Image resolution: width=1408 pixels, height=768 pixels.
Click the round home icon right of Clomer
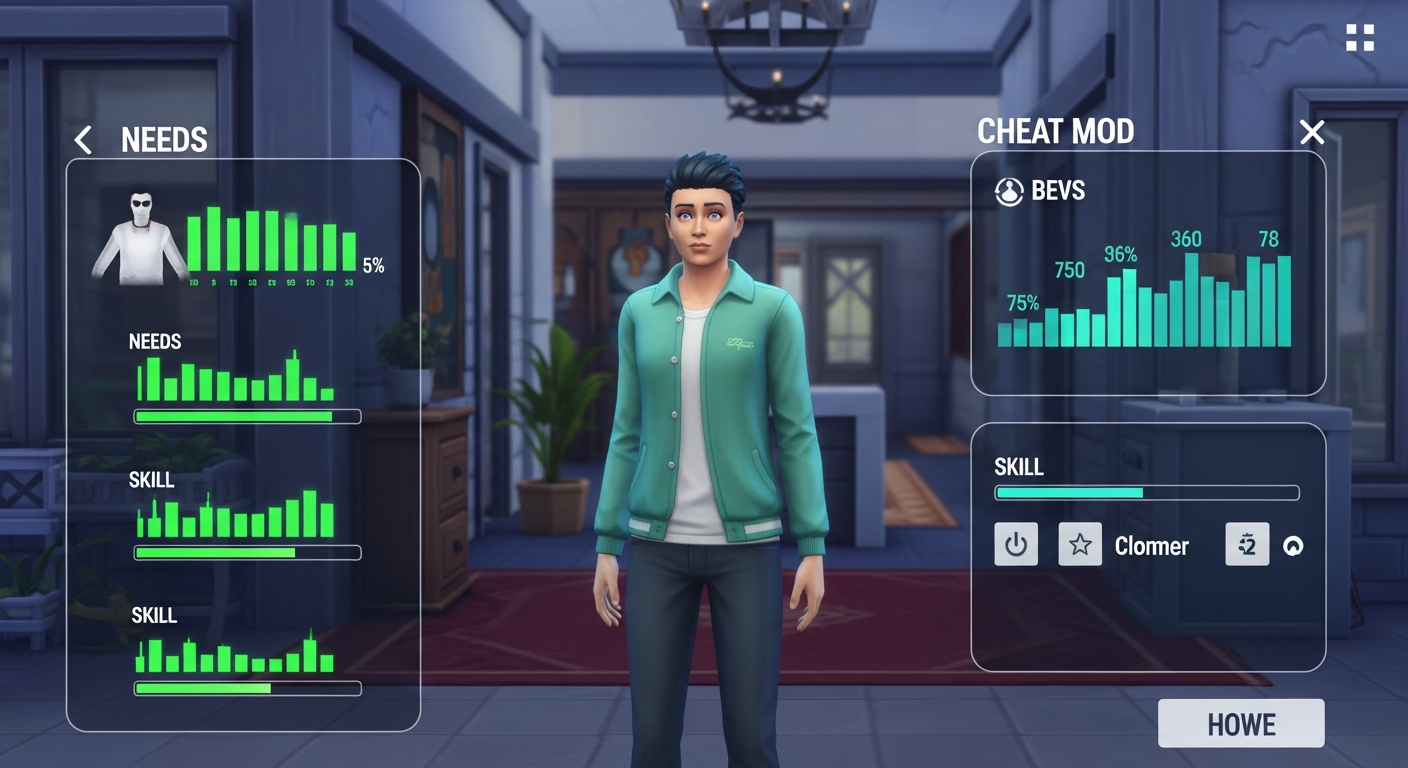click(x=1291, y=545)
